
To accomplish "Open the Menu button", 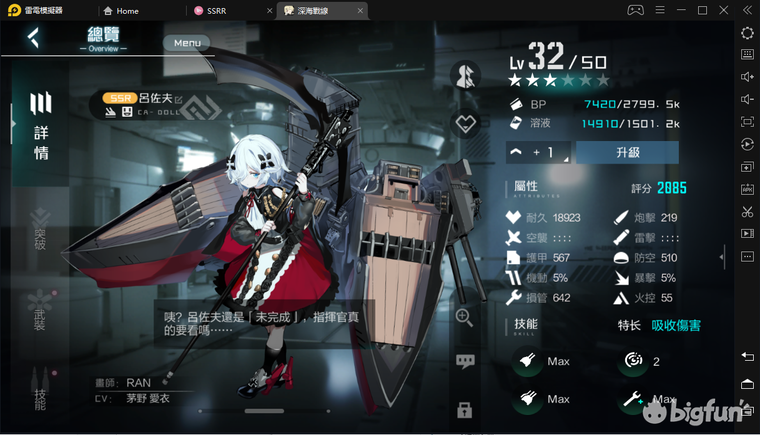I will [187, 43].
